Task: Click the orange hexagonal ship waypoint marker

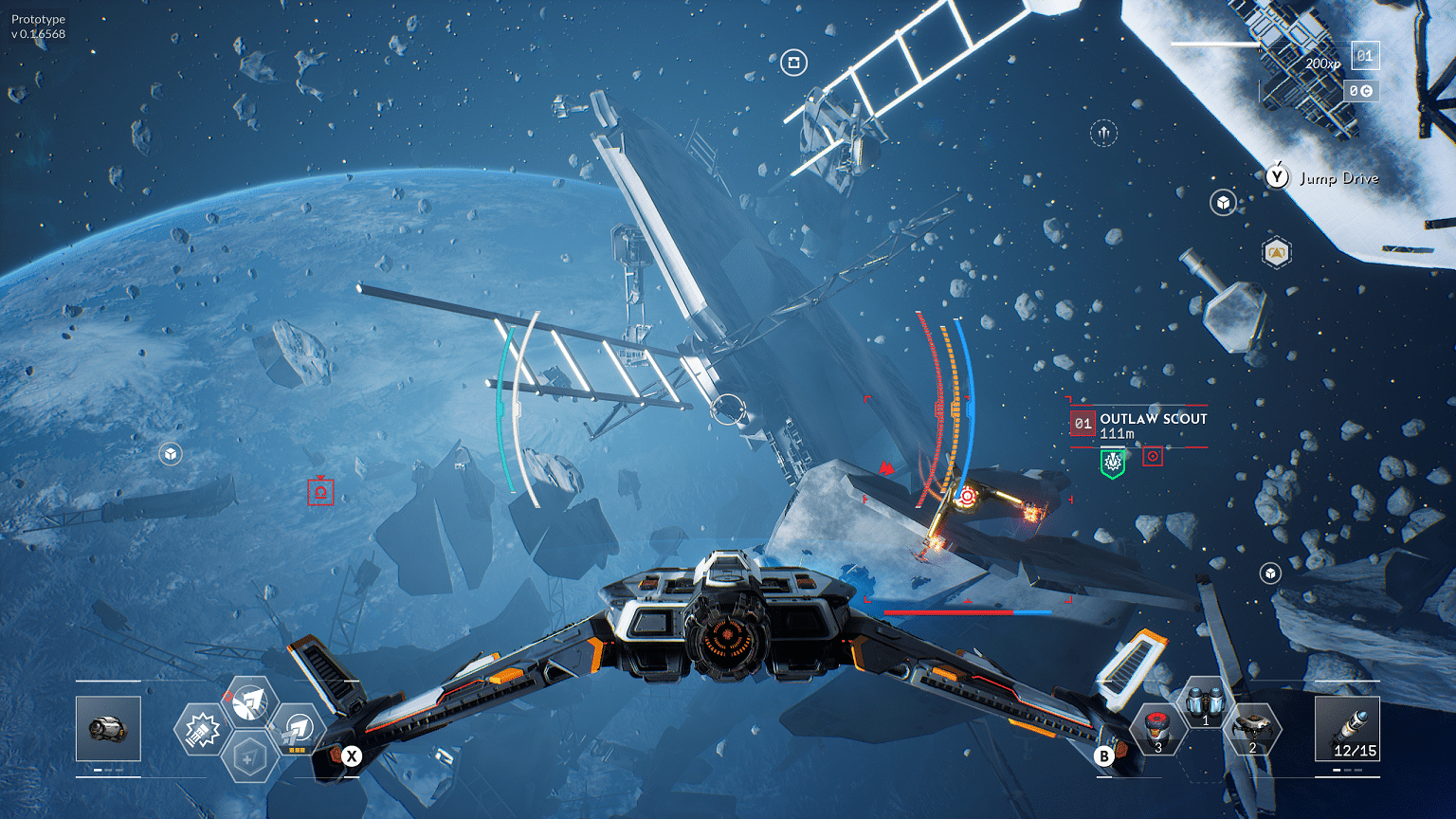Action: click(1277, 253)
